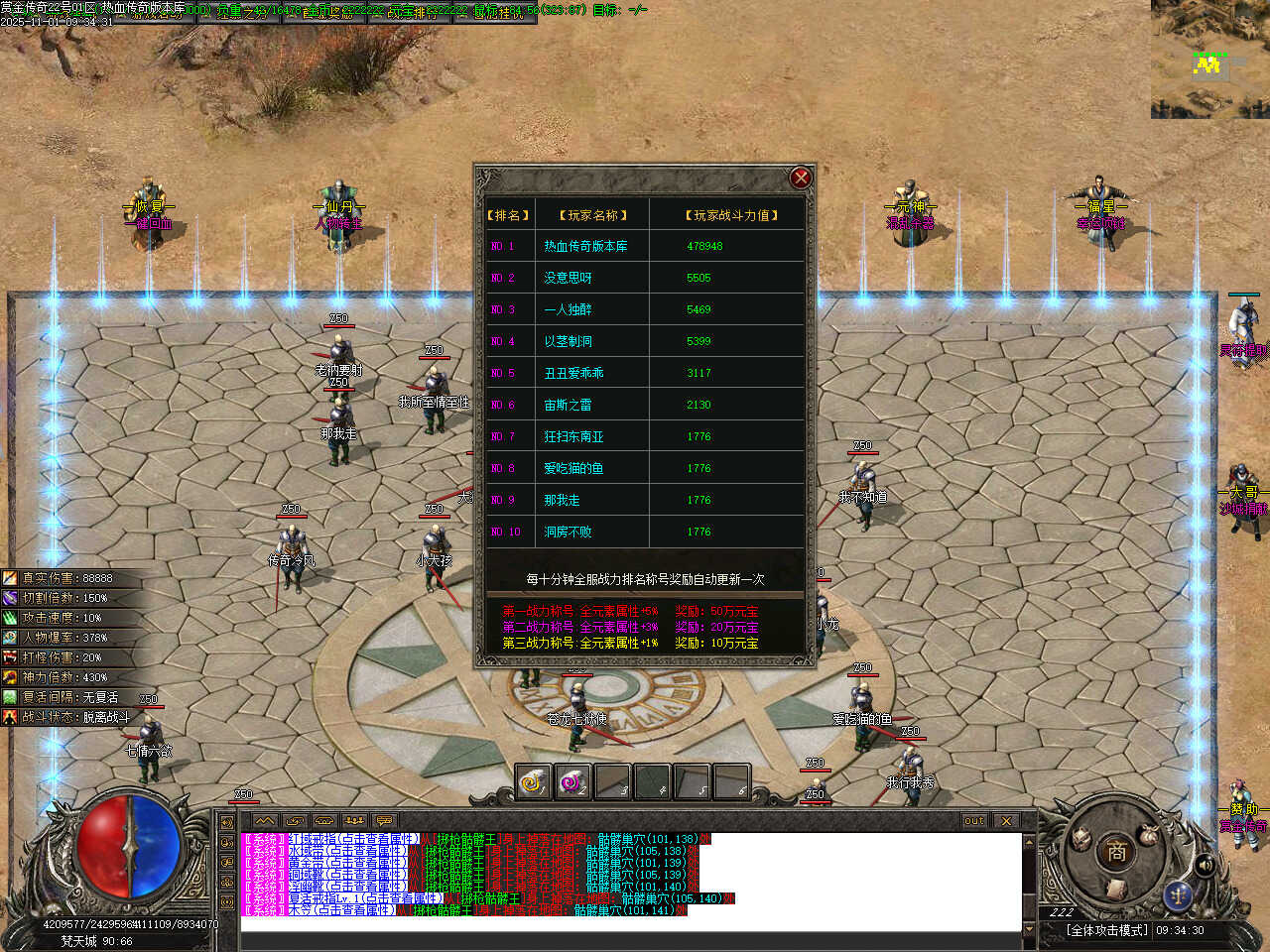Viewport: 1270px width, 952px height.
Task: Open the blue balance-scale icon by the orb
Action: 1179,894
